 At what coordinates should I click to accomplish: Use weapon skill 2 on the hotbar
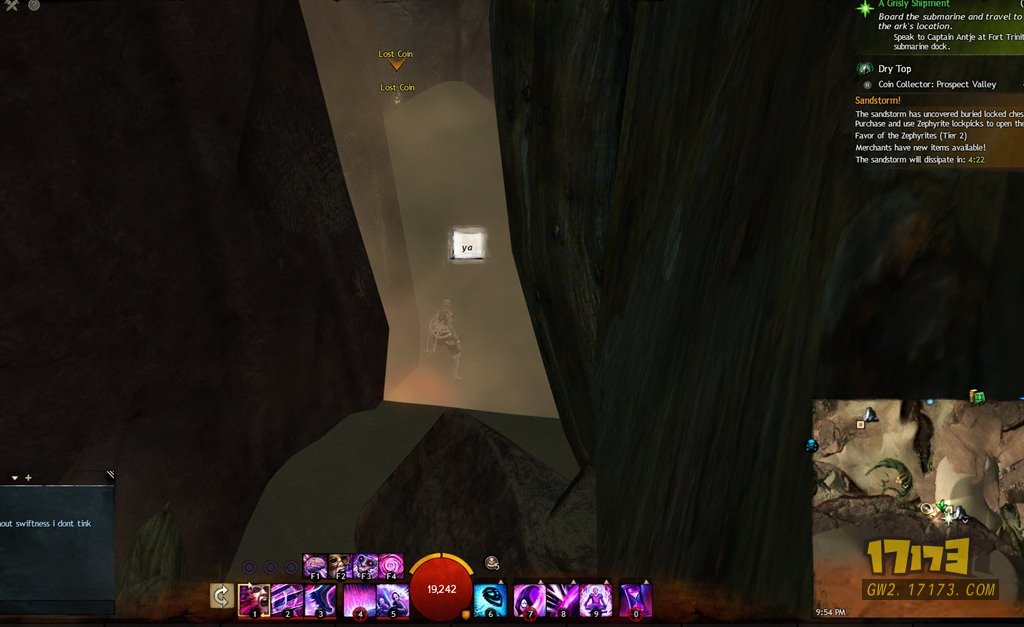click(287, 600)
